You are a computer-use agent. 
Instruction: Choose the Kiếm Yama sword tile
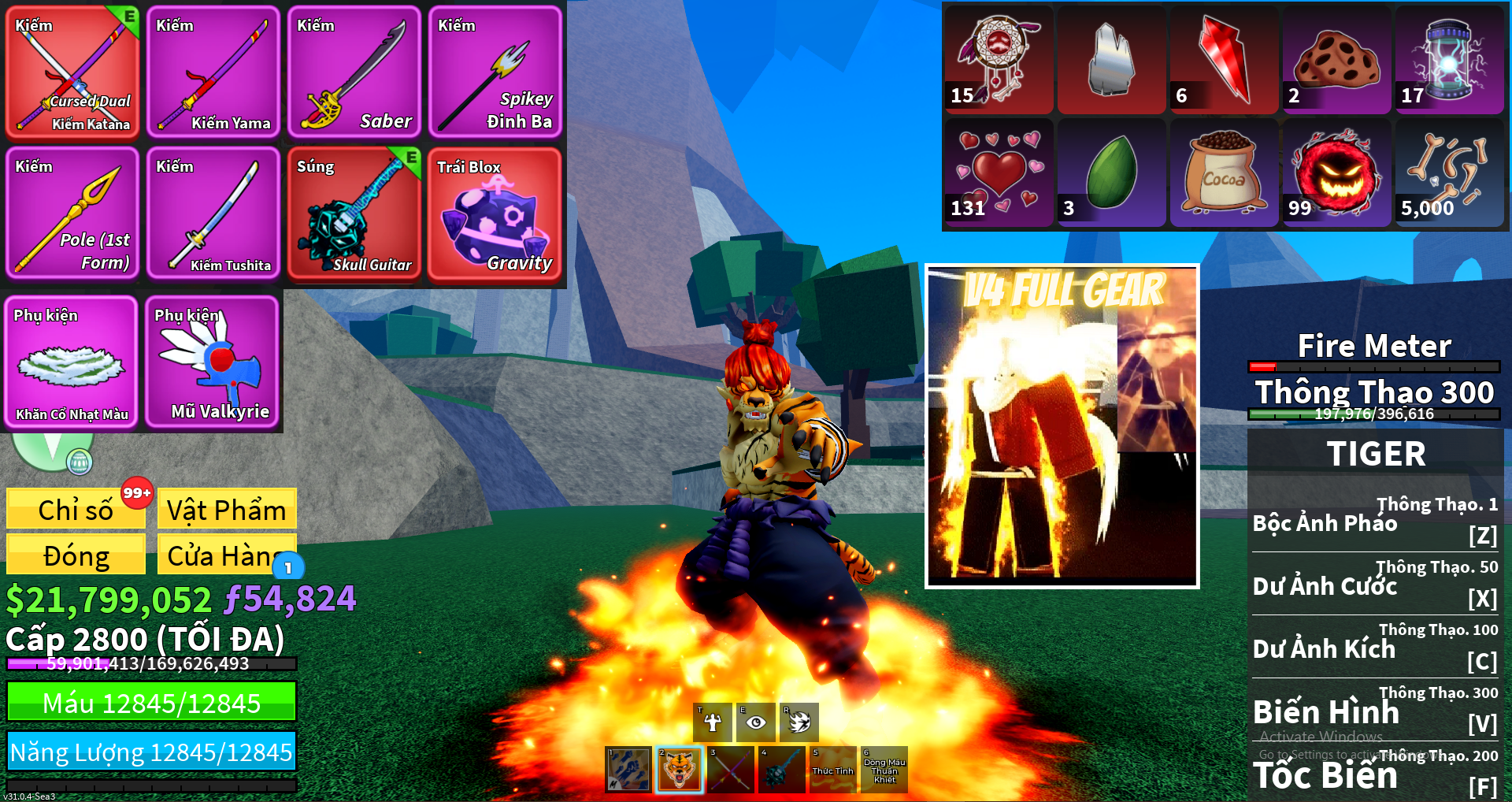pos(213,72)
